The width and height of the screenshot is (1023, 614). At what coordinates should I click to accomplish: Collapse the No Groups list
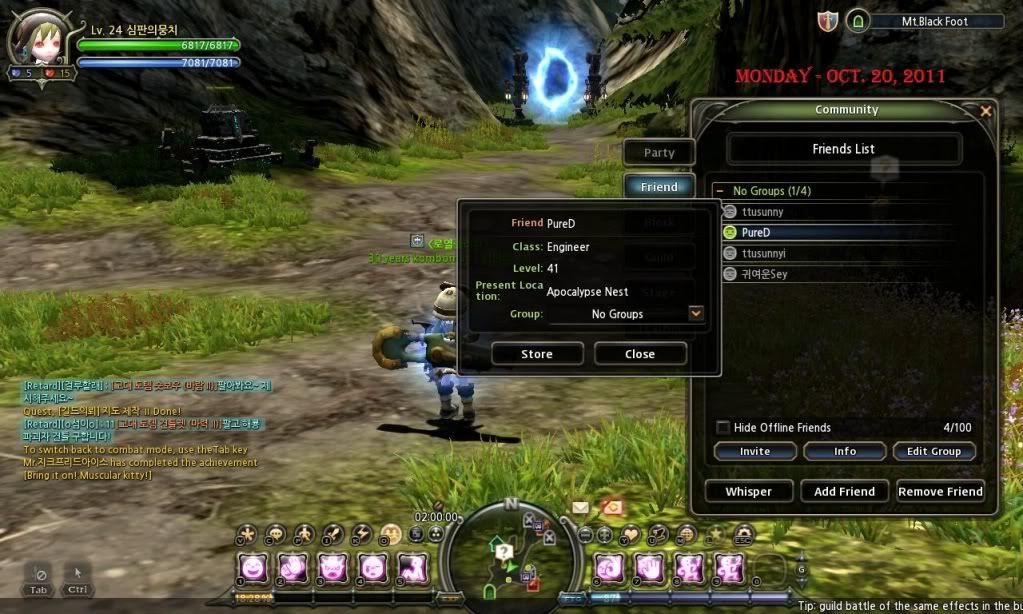click(x=720, y=191)
